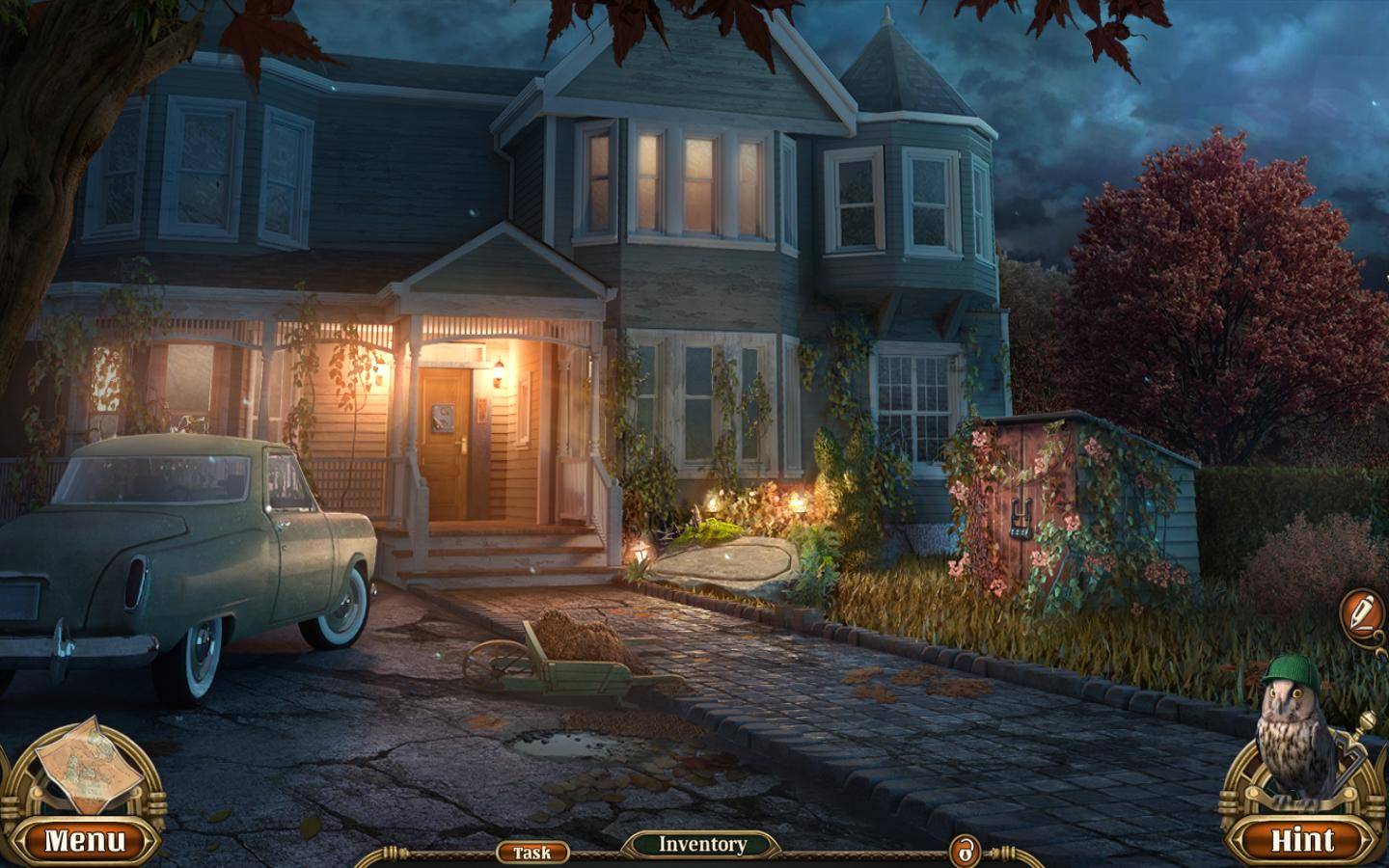
Task: Expand the Inventory panel
Action: point(702,845)
